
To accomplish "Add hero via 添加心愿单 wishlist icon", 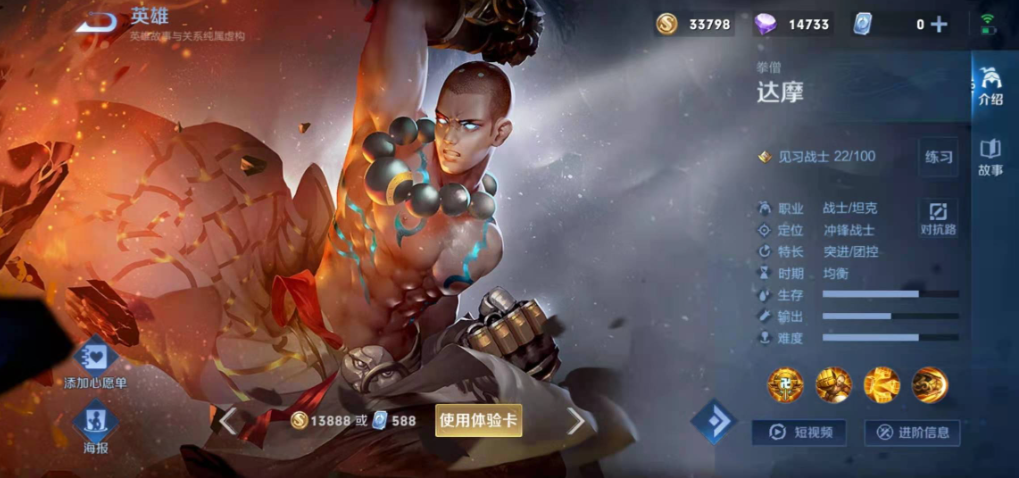I will [95, 357].
